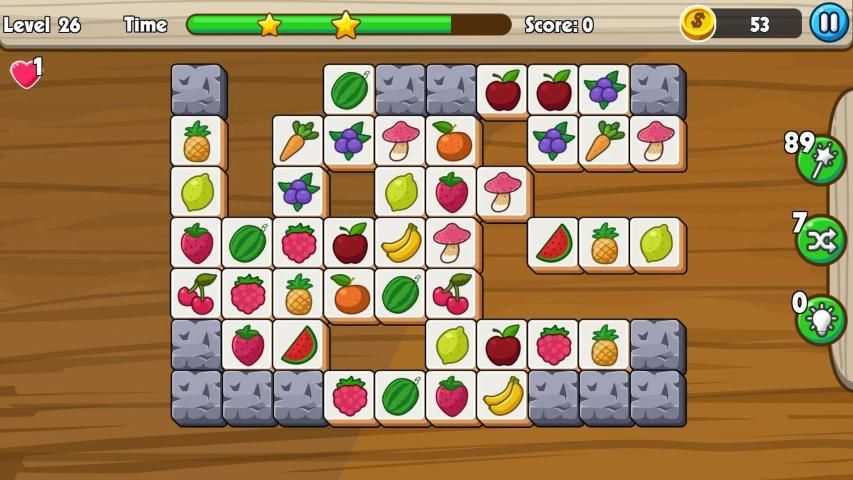Screen dimensions: 853x480
Task: Pick the cherry tile below the strawberry
Action: coord(197,294)
